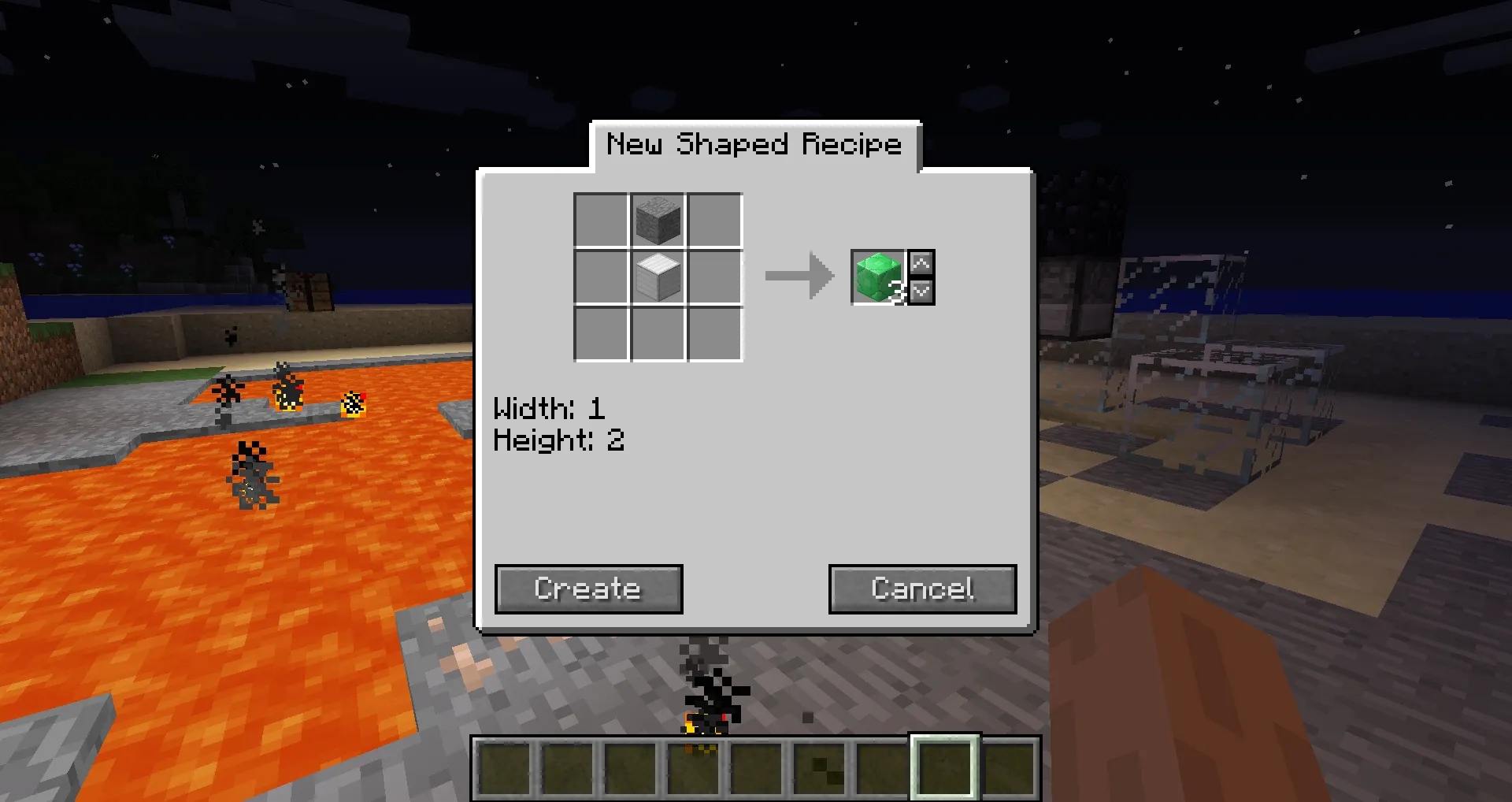
Task: Select the quartz block in the center slot
Action: tap(658, 277)
